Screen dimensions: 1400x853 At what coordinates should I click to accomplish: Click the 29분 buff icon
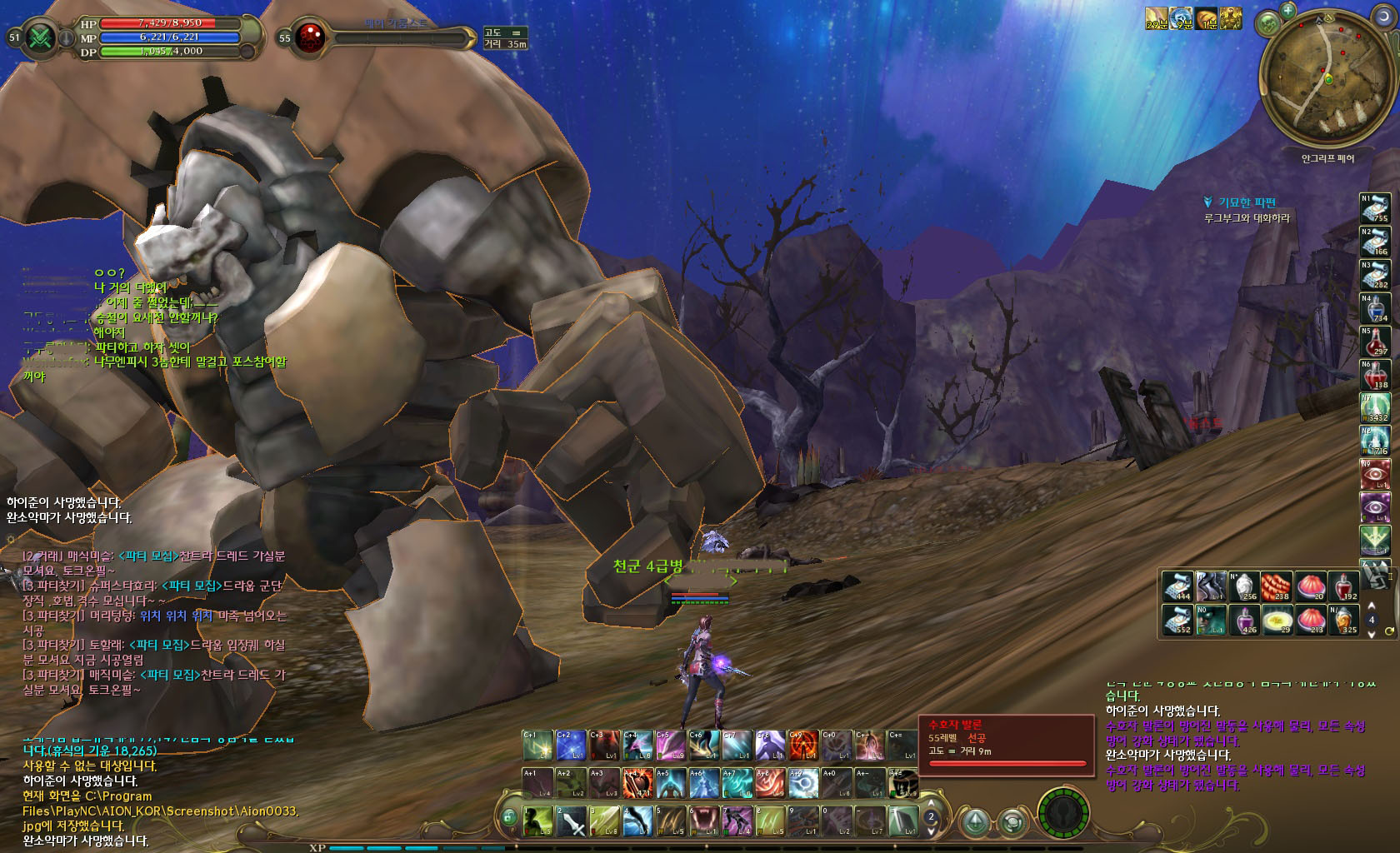click(x=1157, y=18)
